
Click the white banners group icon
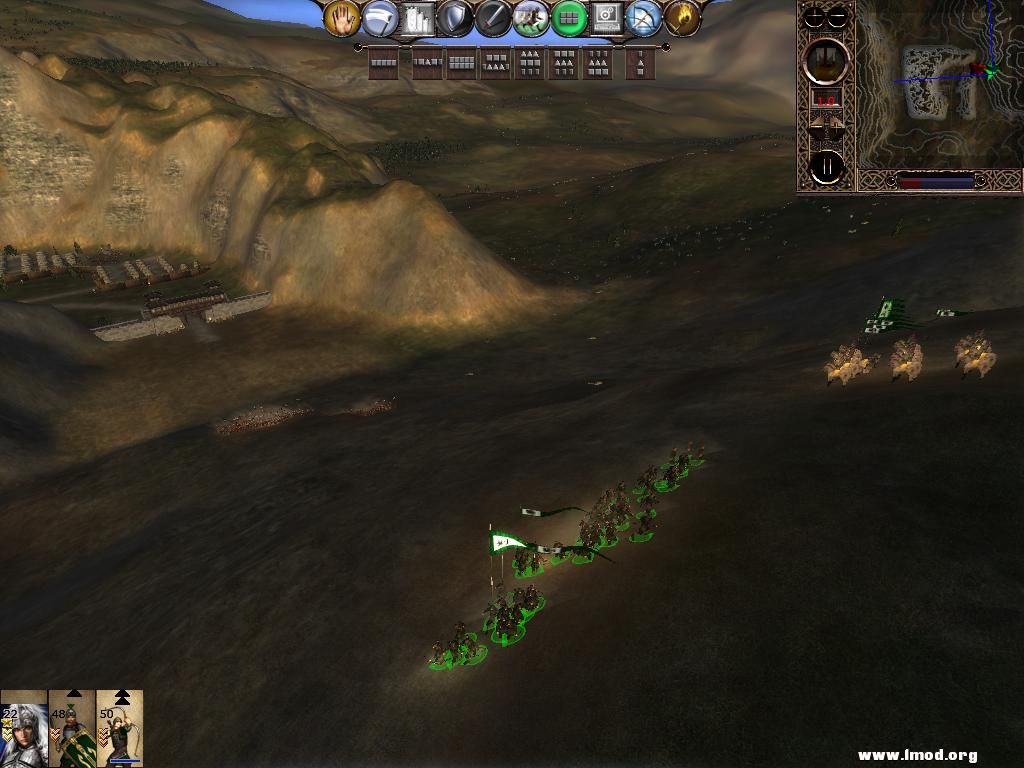pyautogui.click(x=418, y=18)
